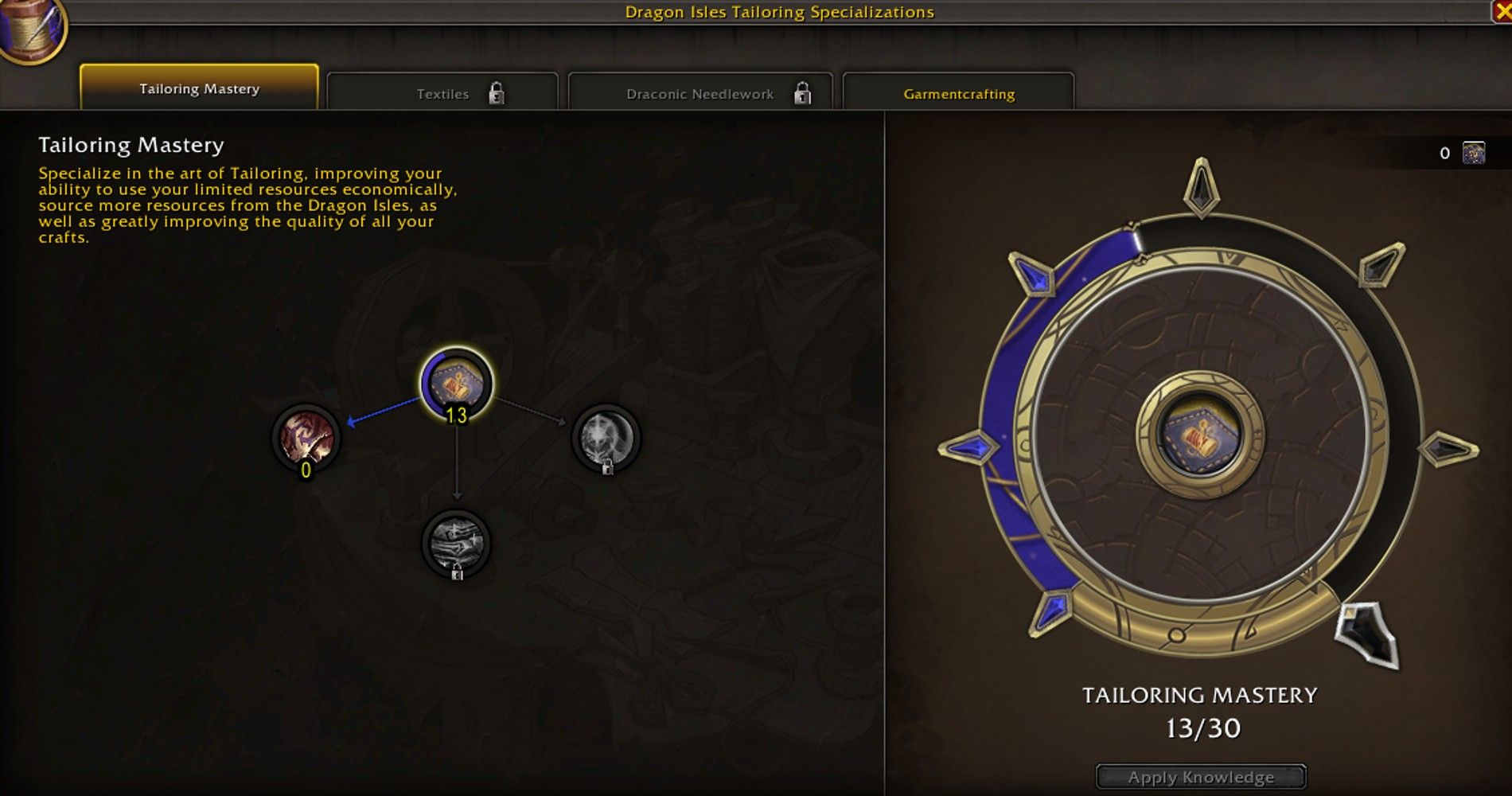Click the Tailoring Mastery heading on the left panel
Viewport: 1512px width, 796px height.
tap(131, 146)
